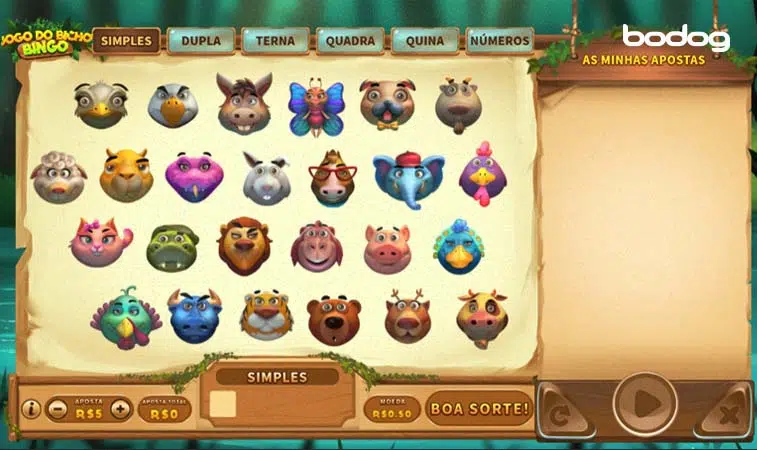Start the draw with the play button
757x450 pixels.
click(x=645, y=405)
